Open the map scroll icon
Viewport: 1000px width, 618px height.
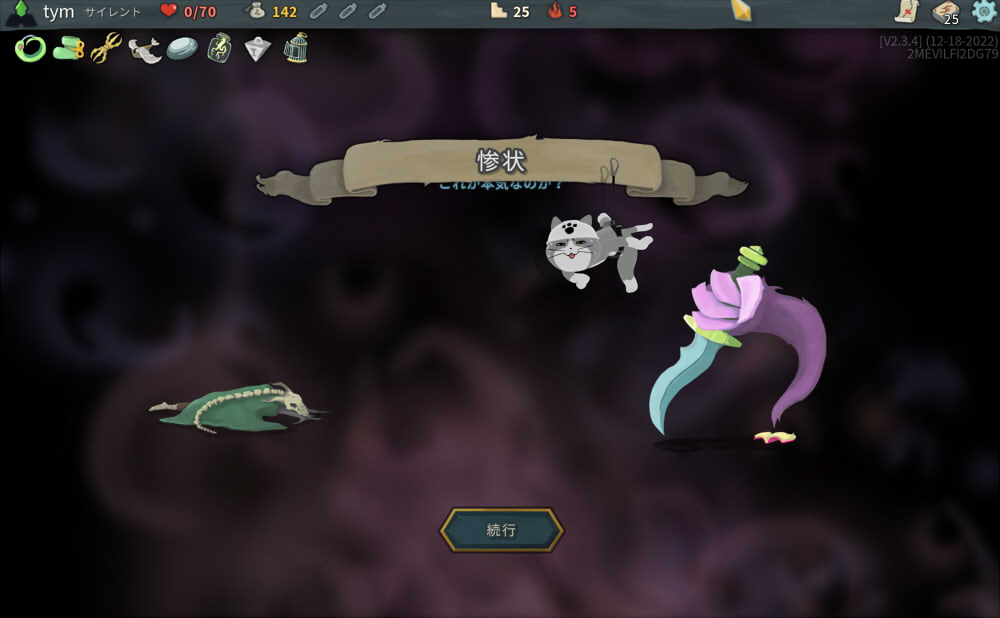point(906,12)
